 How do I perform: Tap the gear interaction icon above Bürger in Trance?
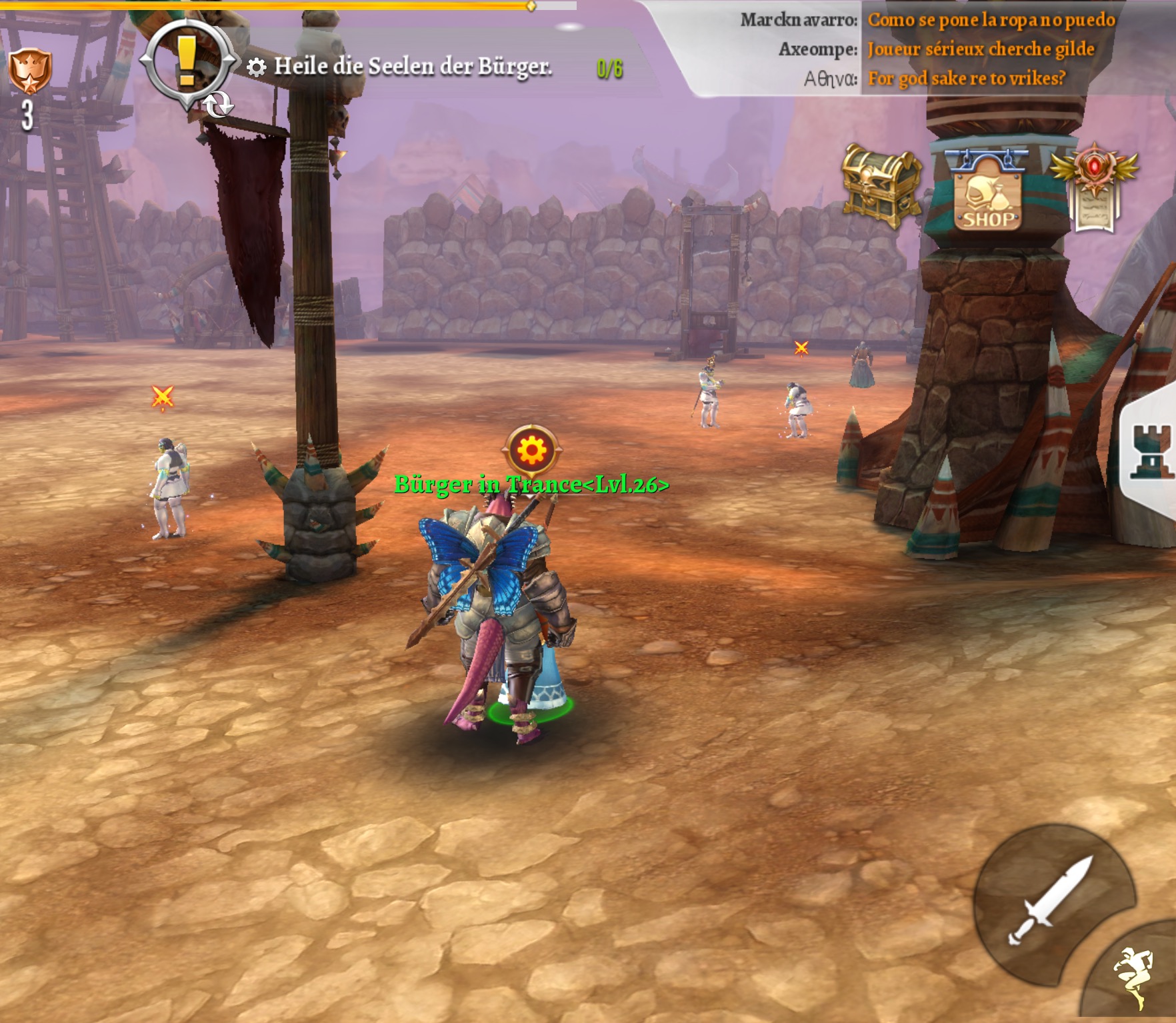531,451
